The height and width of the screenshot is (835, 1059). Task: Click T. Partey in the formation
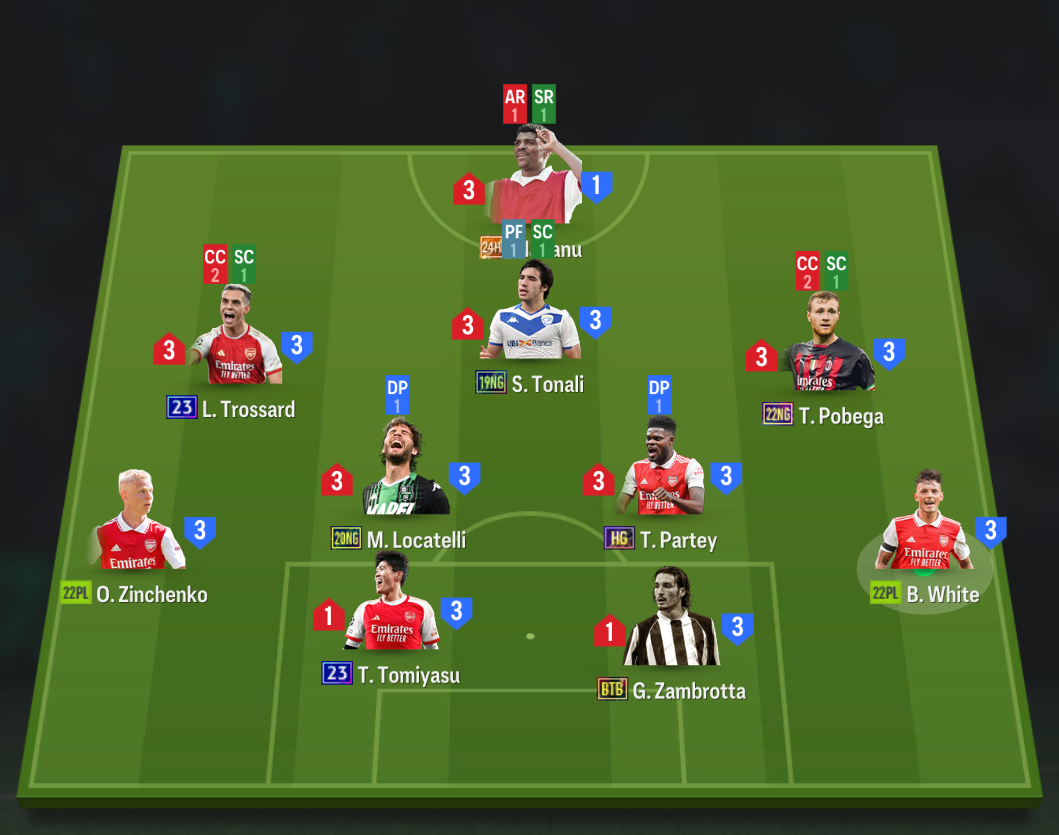point(661,474)
